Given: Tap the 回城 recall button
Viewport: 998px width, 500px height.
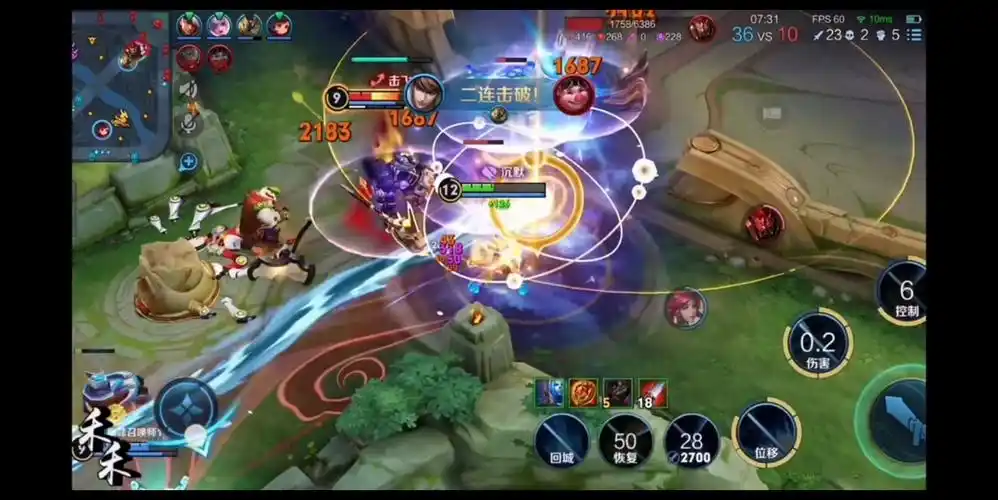Looking at the screenshot, I should (x=561, y=441).
